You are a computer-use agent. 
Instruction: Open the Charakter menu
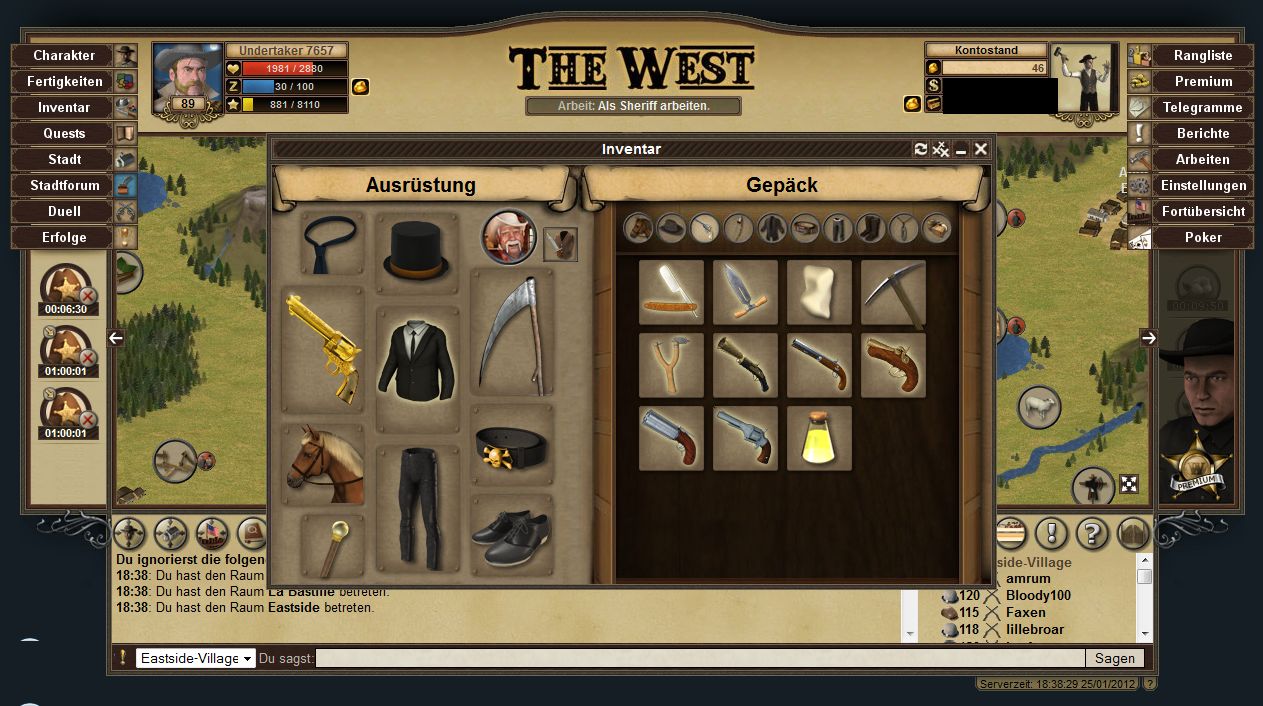pyautogui.click(x=64, y=56)
